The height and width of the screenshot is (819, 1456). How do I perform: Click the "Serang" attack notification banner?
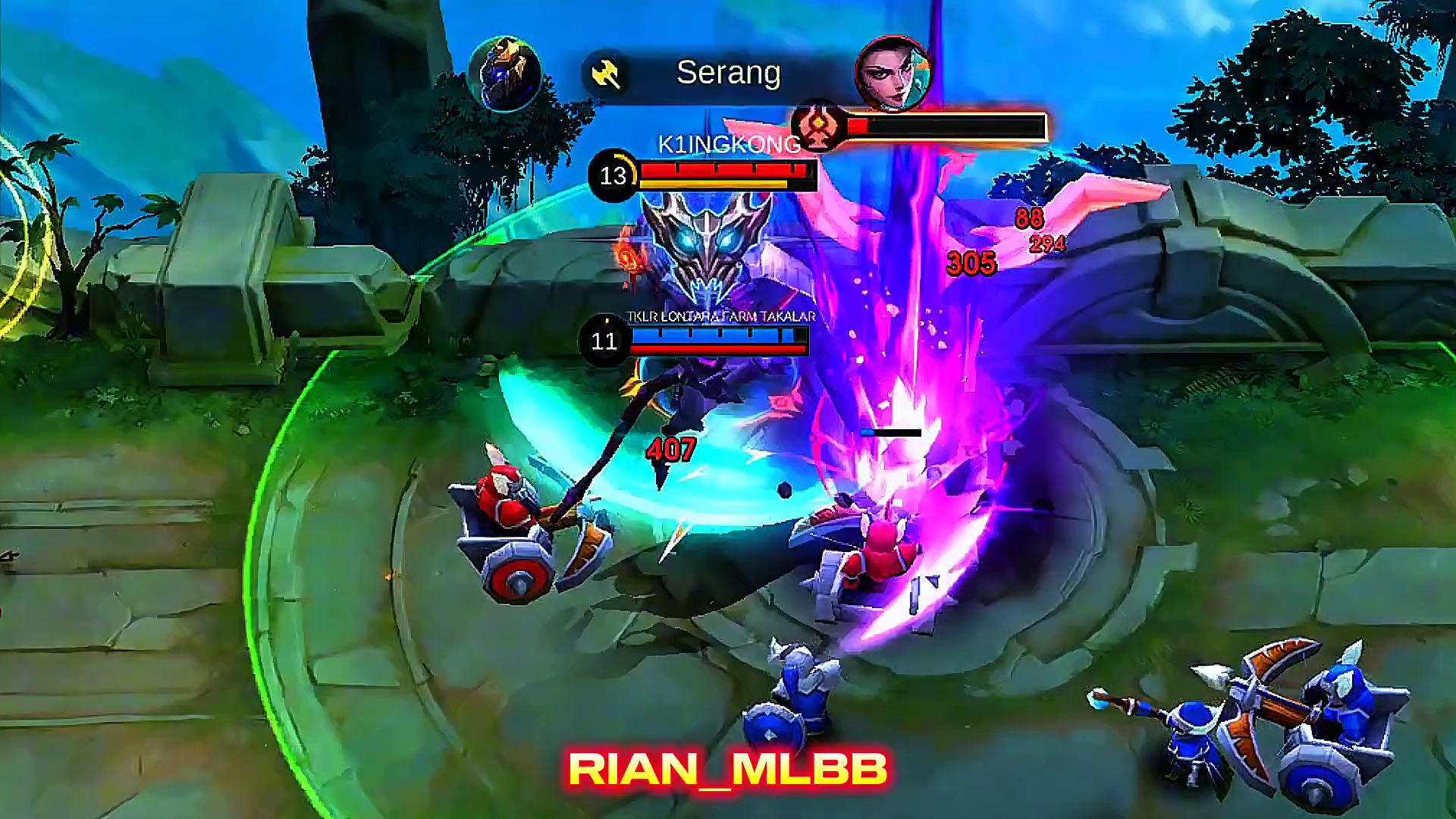pyautogui.click(x=728, y=74)
